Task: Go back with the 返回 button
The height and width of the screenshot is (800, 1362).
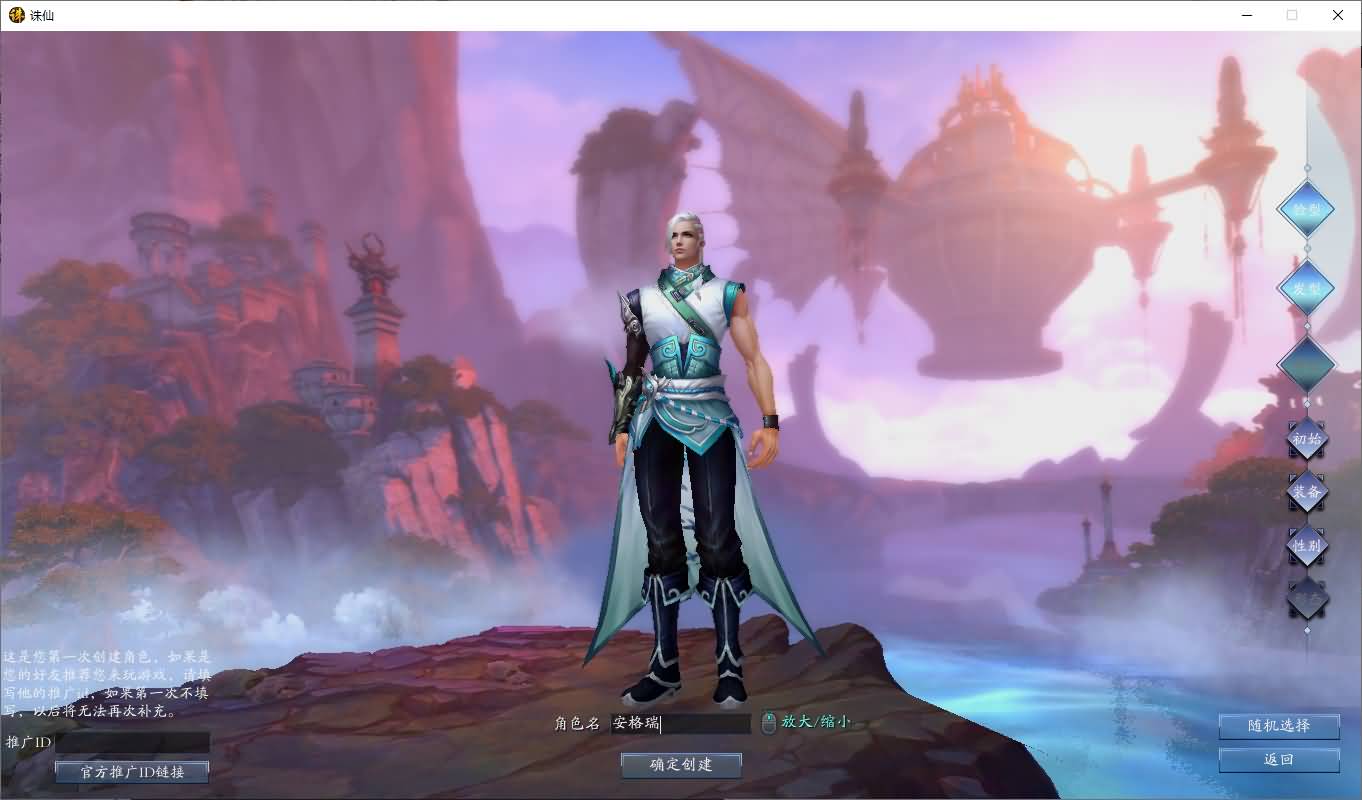Action: point(1279,760)
